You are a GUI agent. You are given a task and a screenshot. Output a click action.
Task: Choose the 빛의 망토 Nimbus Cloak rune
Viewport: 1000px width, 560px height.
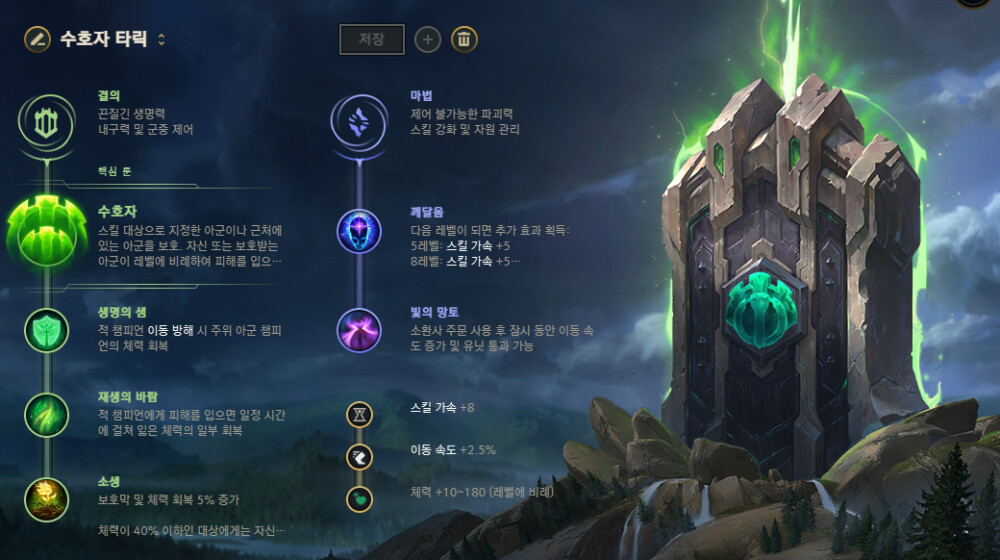point(359,330)
